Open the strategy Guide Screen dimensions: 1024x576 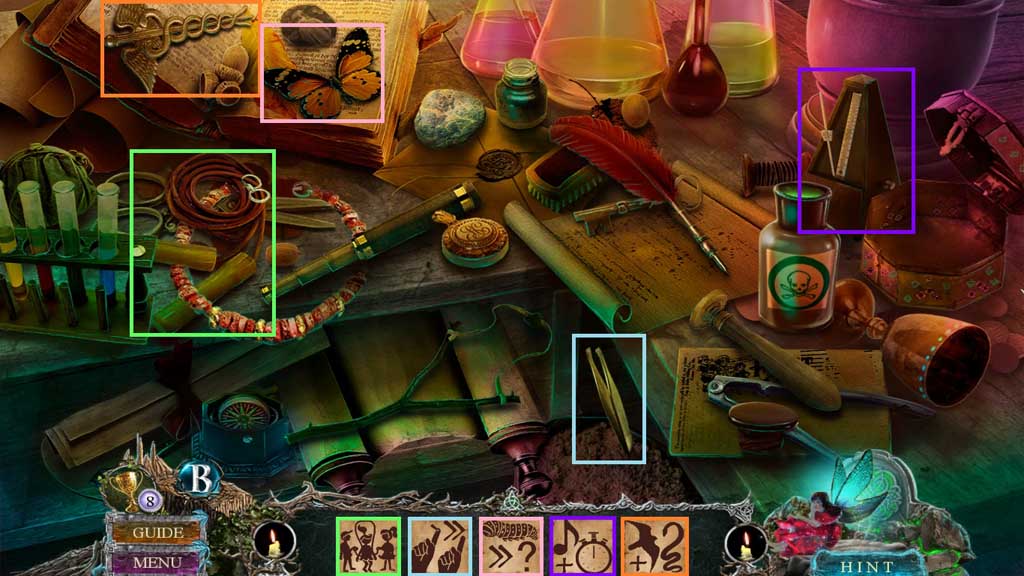[157, 533]
